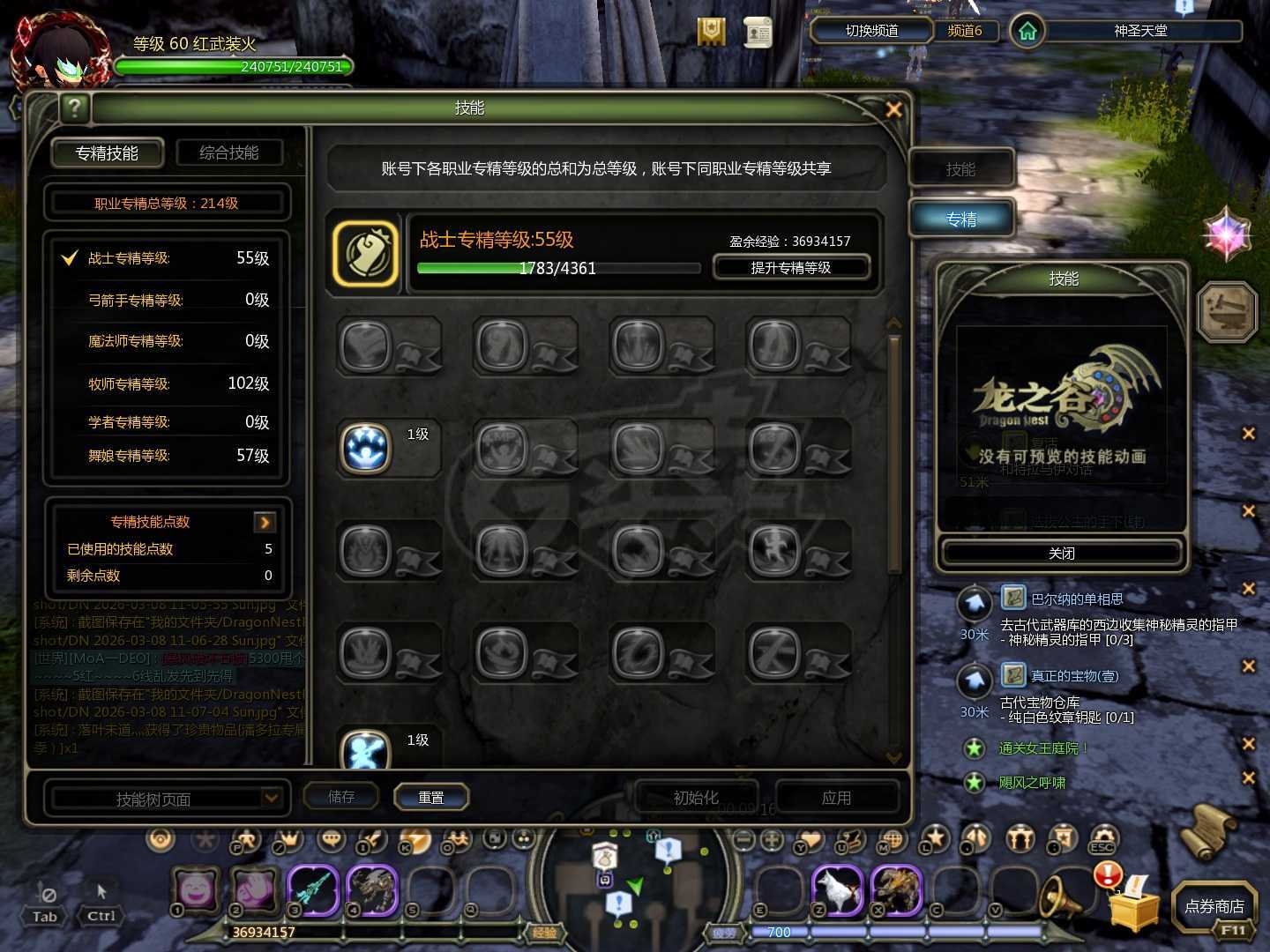Select the unlocked blue level 1 skill icon
The height and width of the screenshot is (952, 1270).
coord(364,450)
